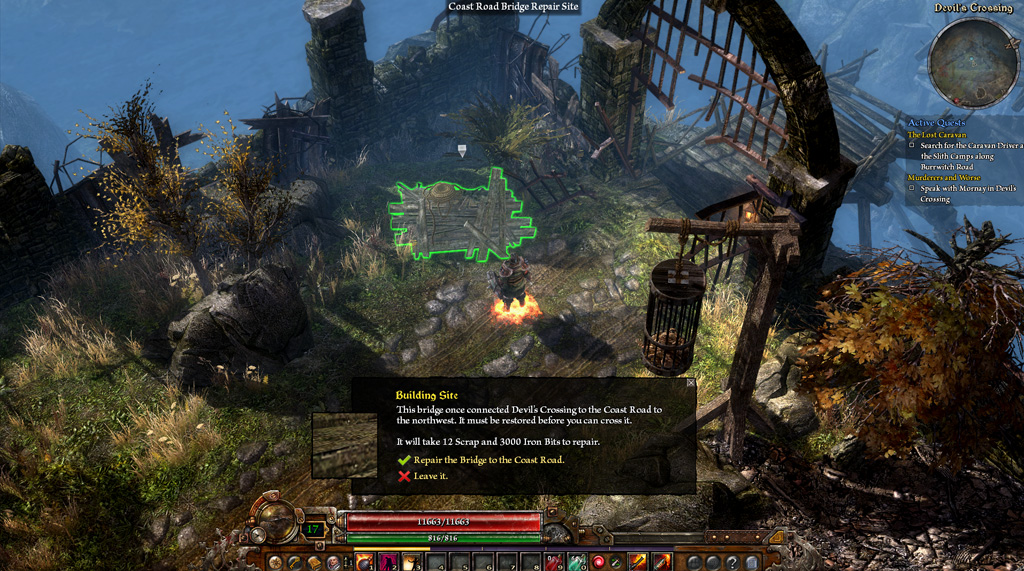Use the red health potion slot
The width and height of the screenshot is (1024, 571).
click(x=555, y=562)
